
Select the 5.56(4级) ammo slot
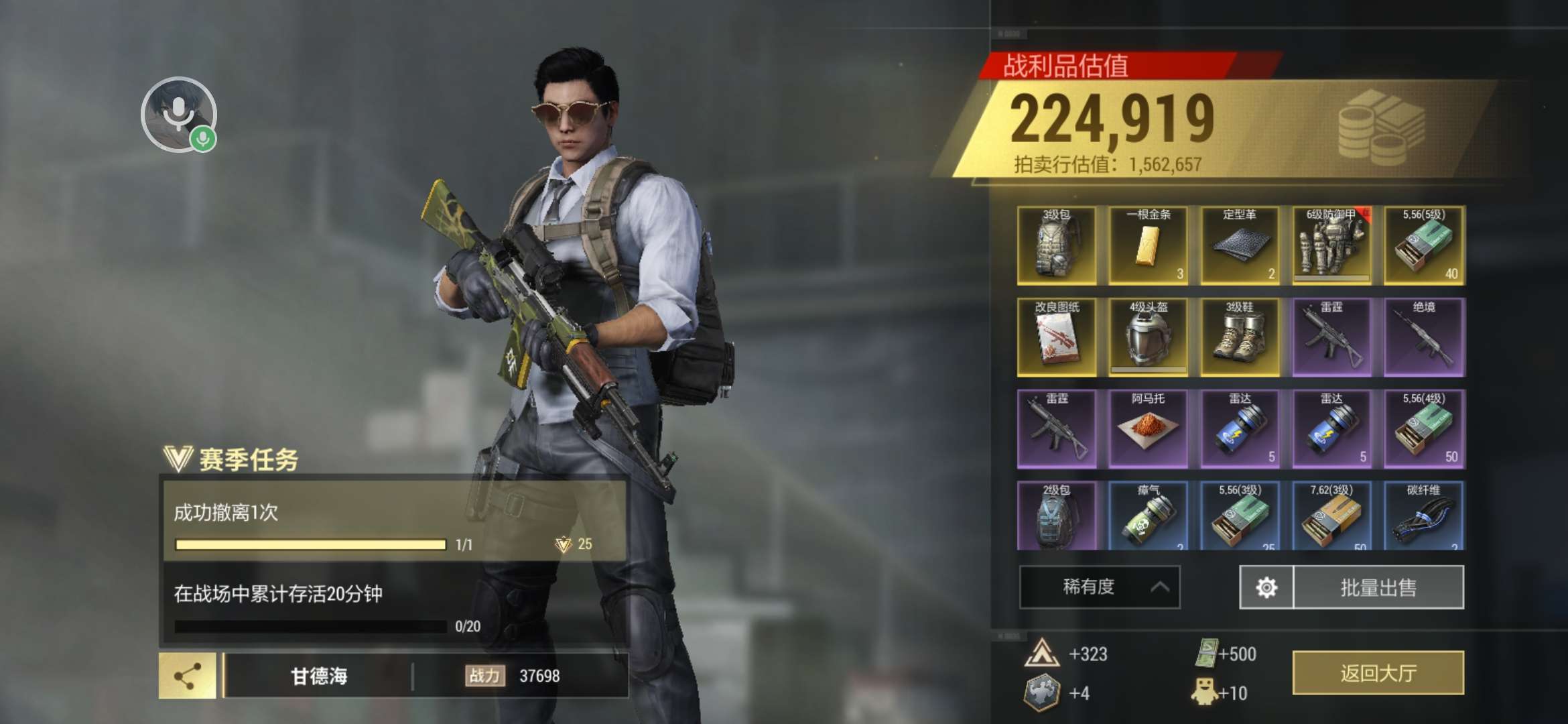tap(1424, 429)
